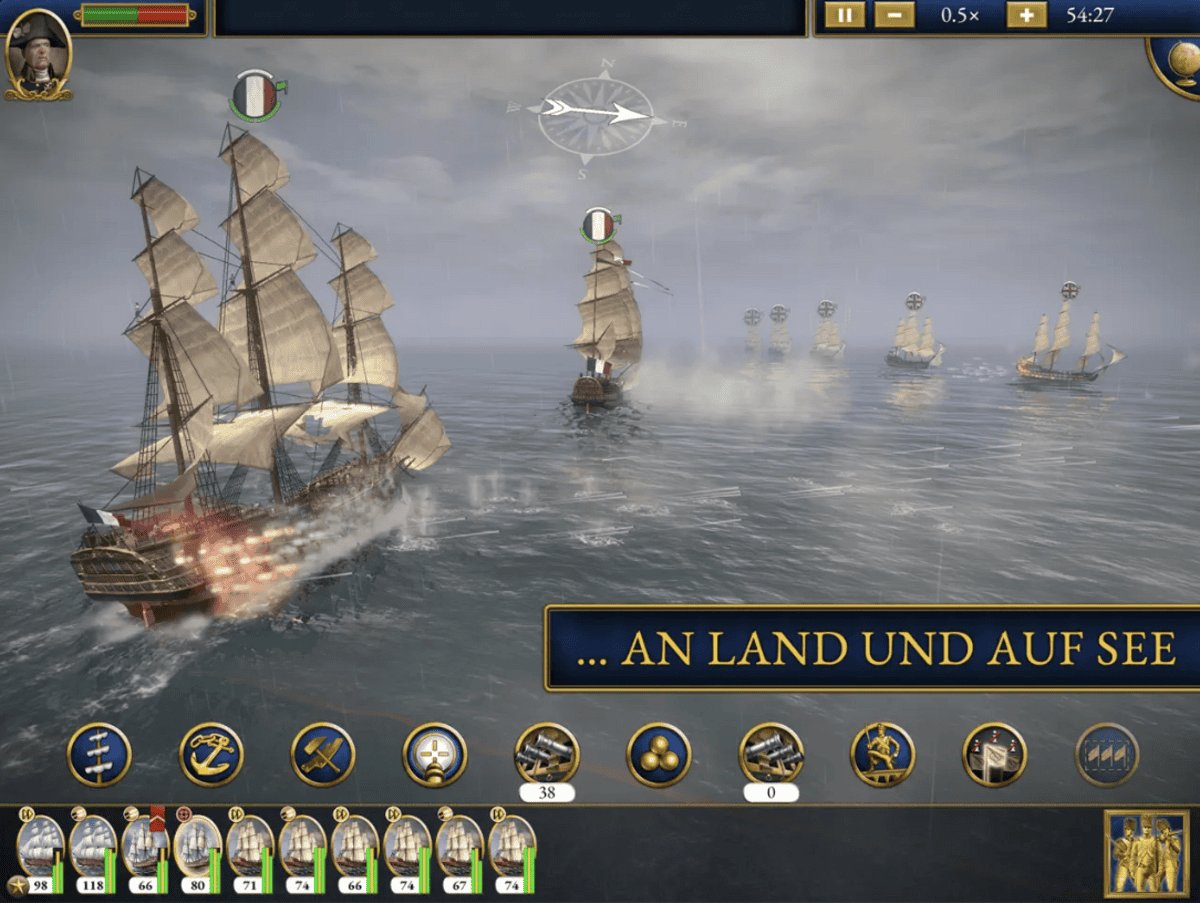Open the golden soldiers group panel

click(1146, 852)
